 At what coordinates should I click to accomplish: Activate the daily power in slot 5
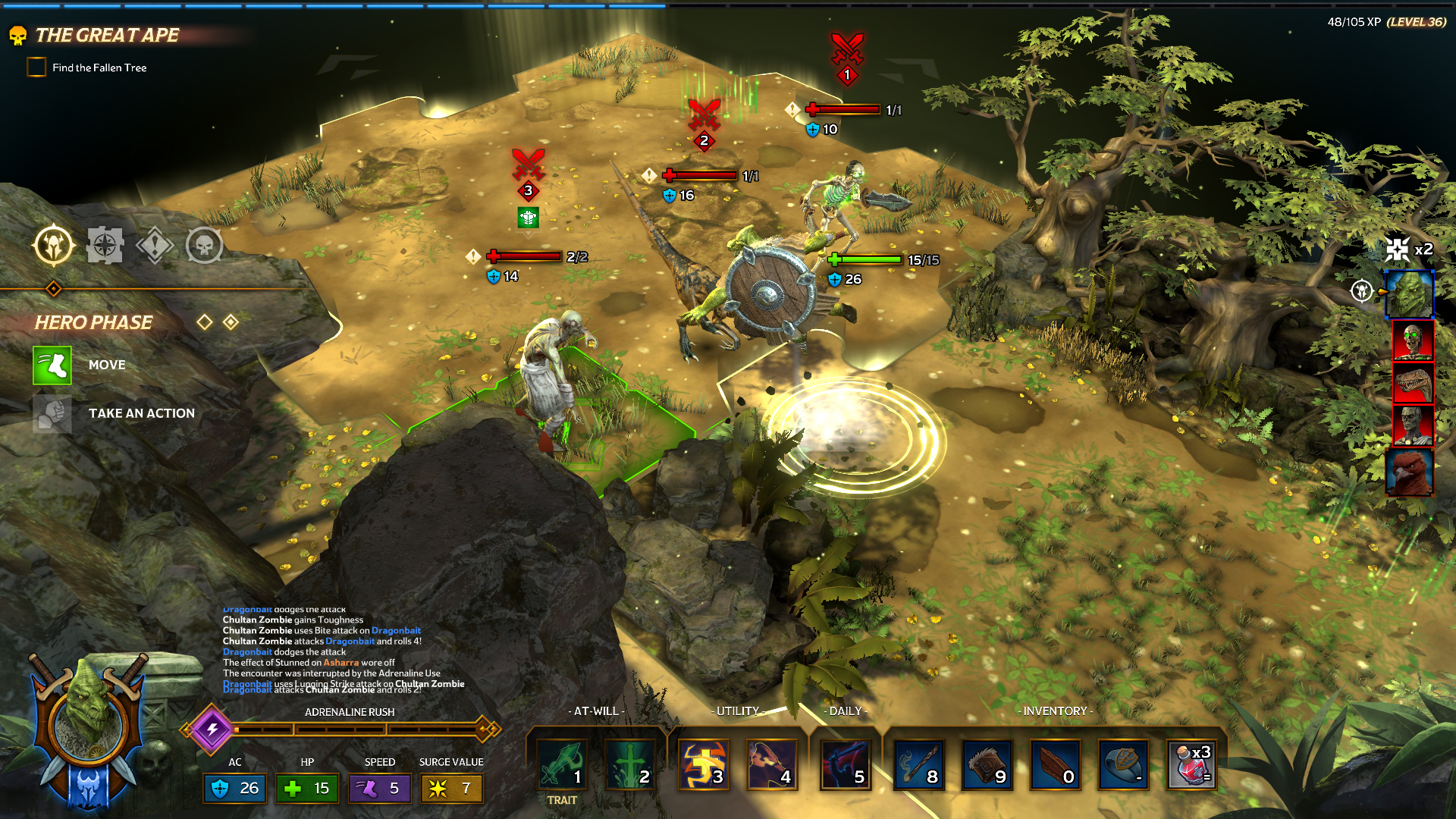coord(846,764)
